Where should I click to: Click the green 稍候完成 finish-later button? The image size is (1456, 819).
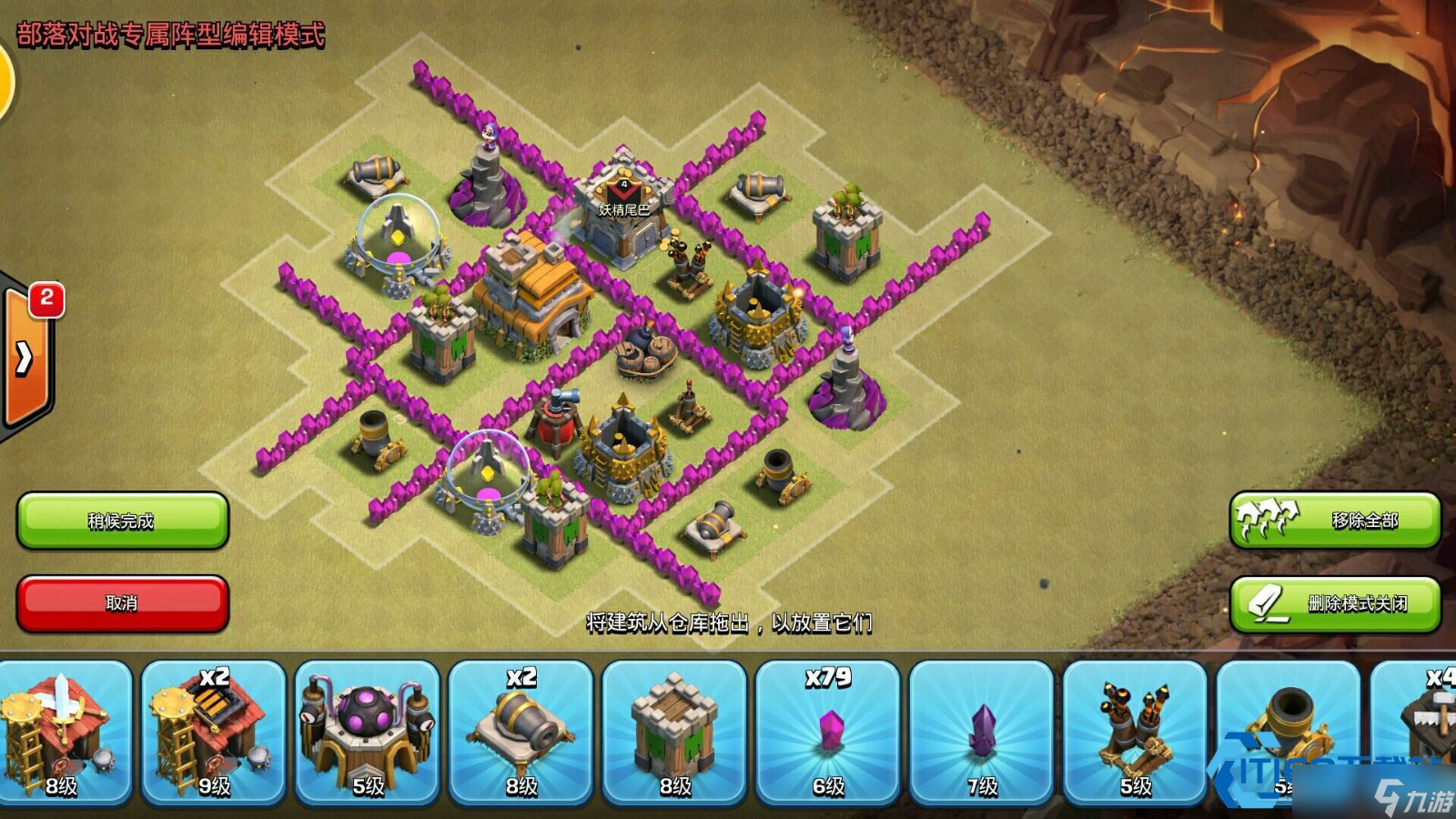click(x=122, y=521)
